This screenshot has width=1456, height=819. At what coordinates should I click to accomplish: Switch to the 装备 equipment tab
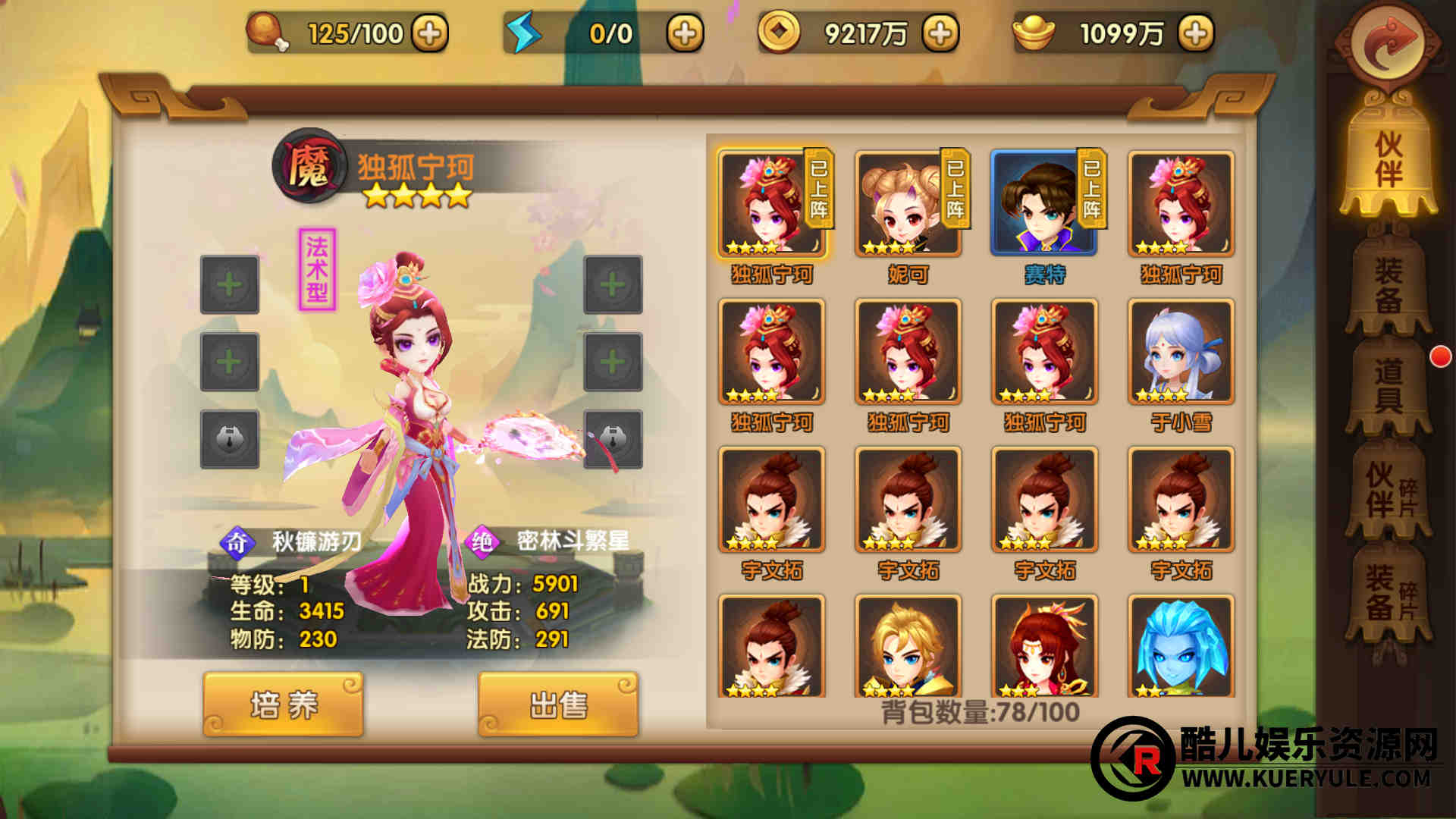1389,284
